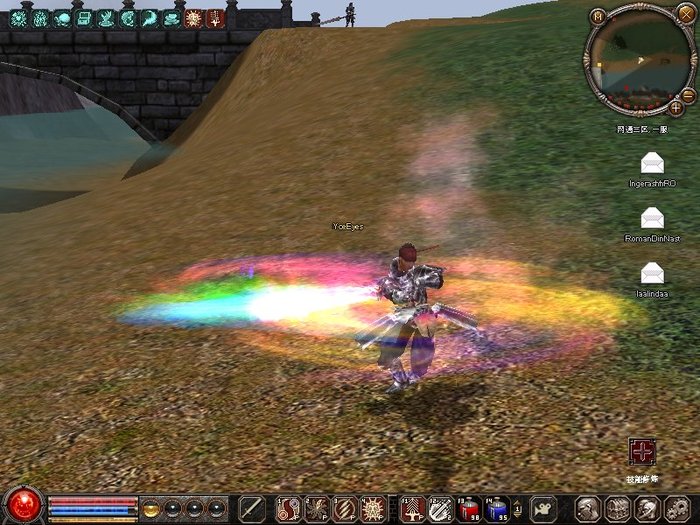Viewport: 700px width, 525px height.
Task: Open the helmet menu icon in the bottom bar
Action: 588,508
